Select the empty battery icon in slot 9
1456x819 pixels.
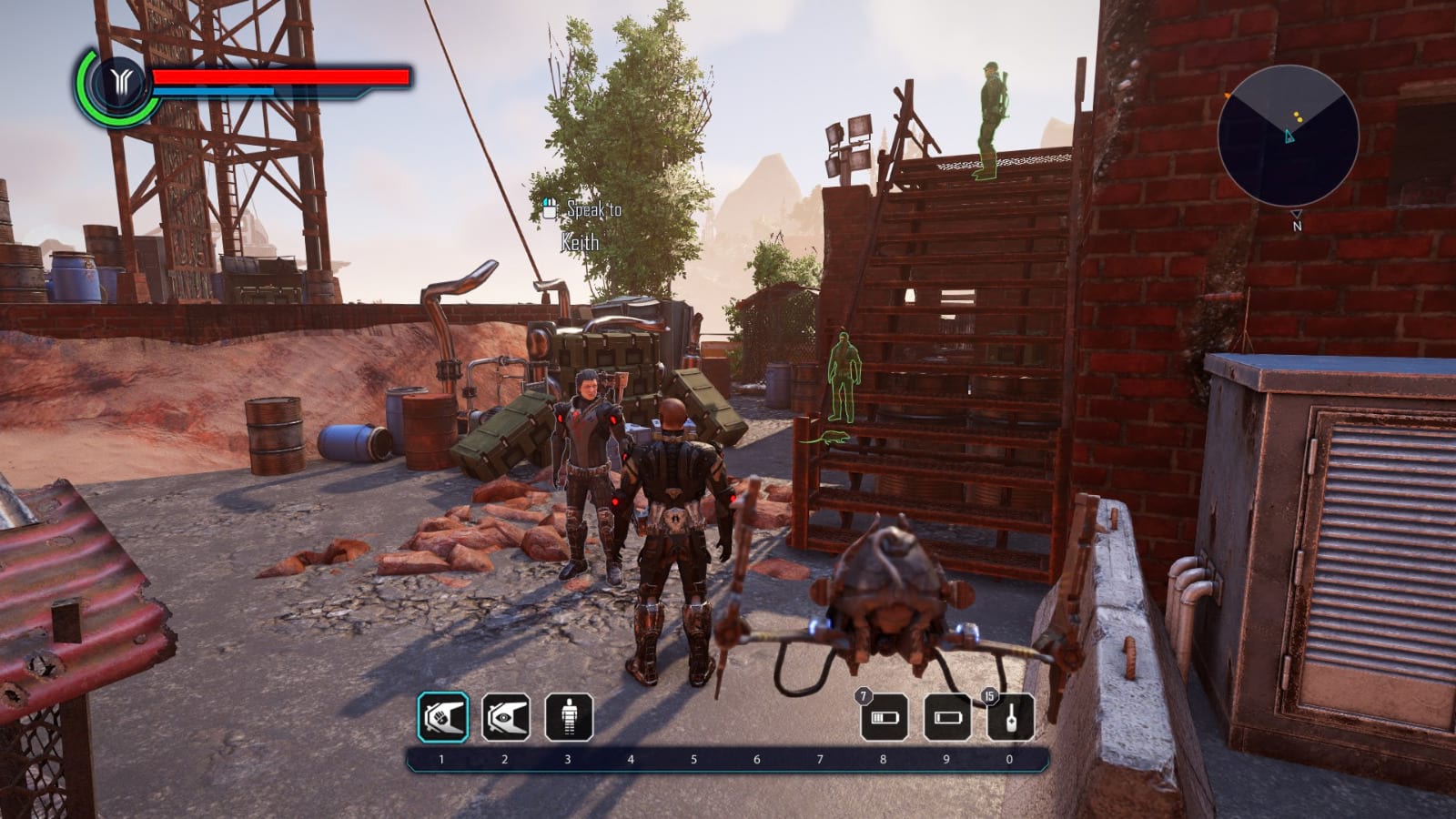click(x=946, y=718)
